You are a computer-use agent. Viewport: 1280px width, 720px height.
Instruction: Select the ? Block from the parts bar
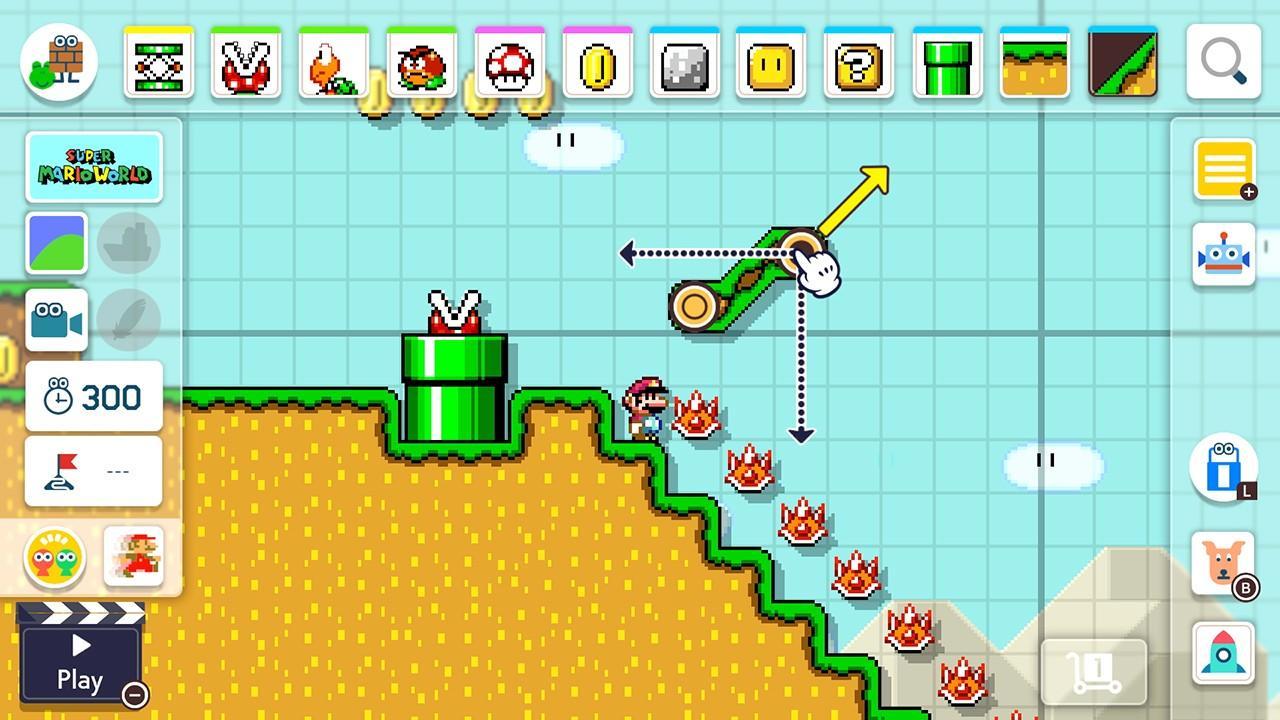(856, 62)
